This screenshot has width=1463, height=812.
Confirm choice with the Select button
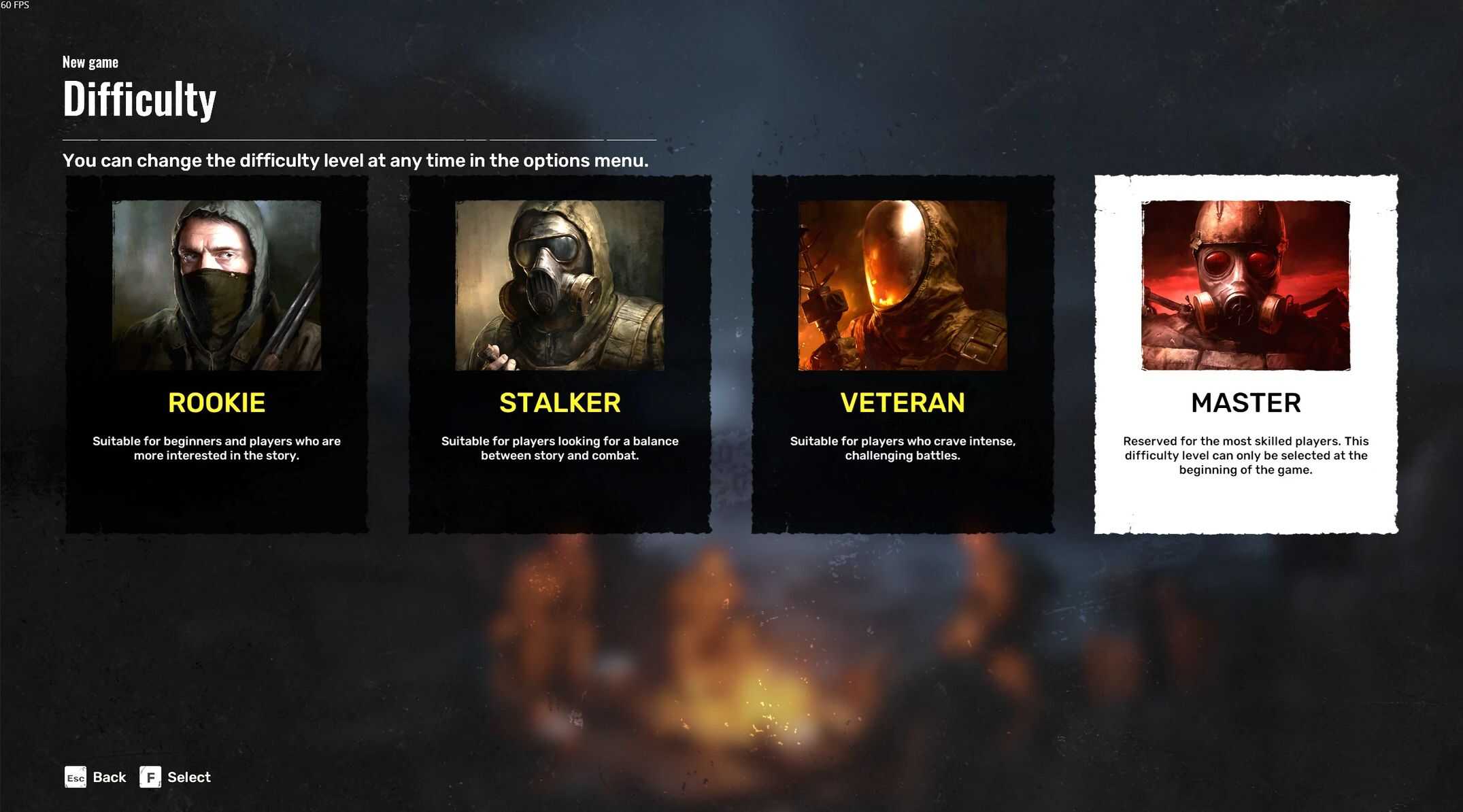pyautogui.click(x=175, y=777)
